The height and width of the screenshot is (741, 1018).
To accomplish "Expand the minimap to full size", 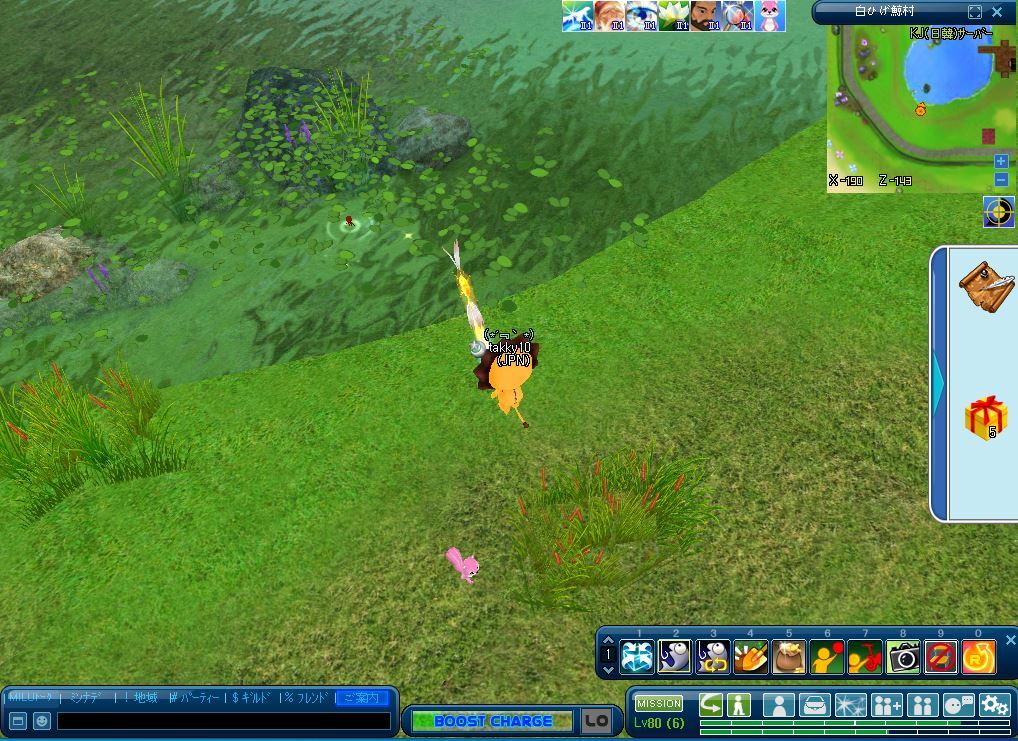I will click(975, 12).
